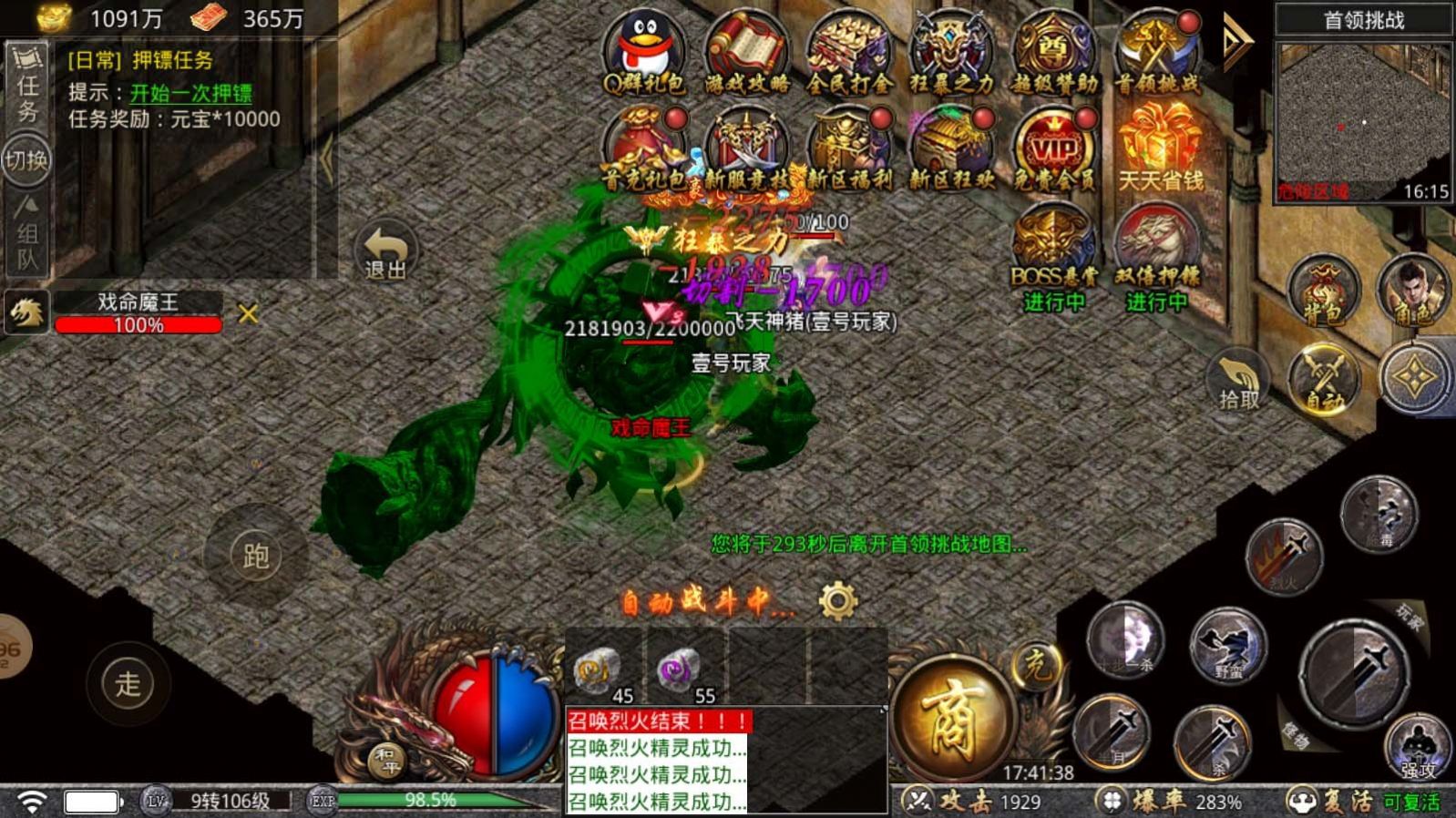Open the 首领挑战 boss challenge icon
The height and width of the screenshot is (818, 1456).
pyautogui.click(x=1158, y=54)
